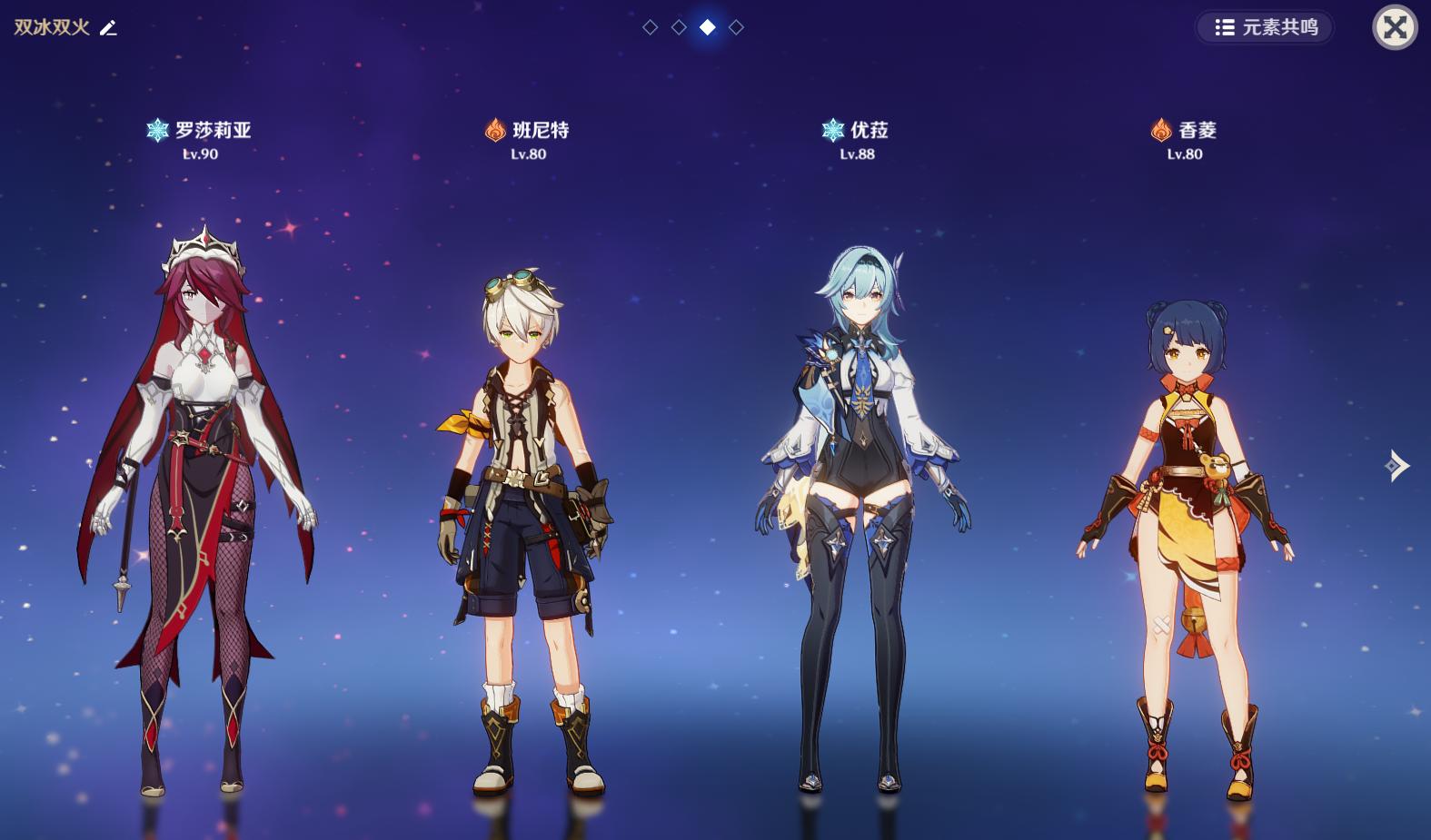This screenshot has height=840, width=1431.
Task: Switch to the second party page diamond
Action: (679, 27)
